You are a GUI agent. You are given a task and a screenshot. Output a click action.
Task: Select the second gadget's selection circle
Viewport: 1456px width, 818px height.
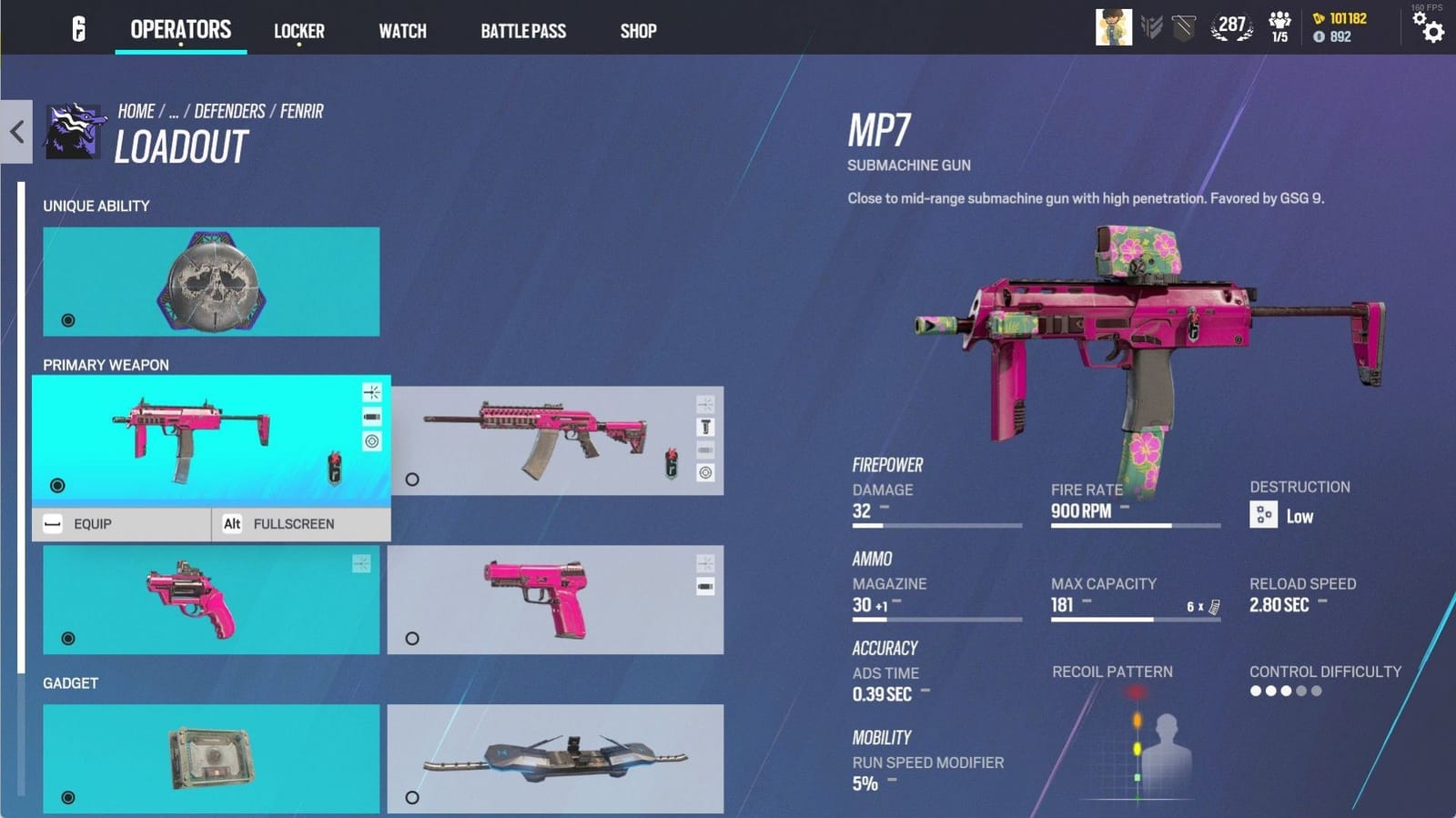[412, 797]
